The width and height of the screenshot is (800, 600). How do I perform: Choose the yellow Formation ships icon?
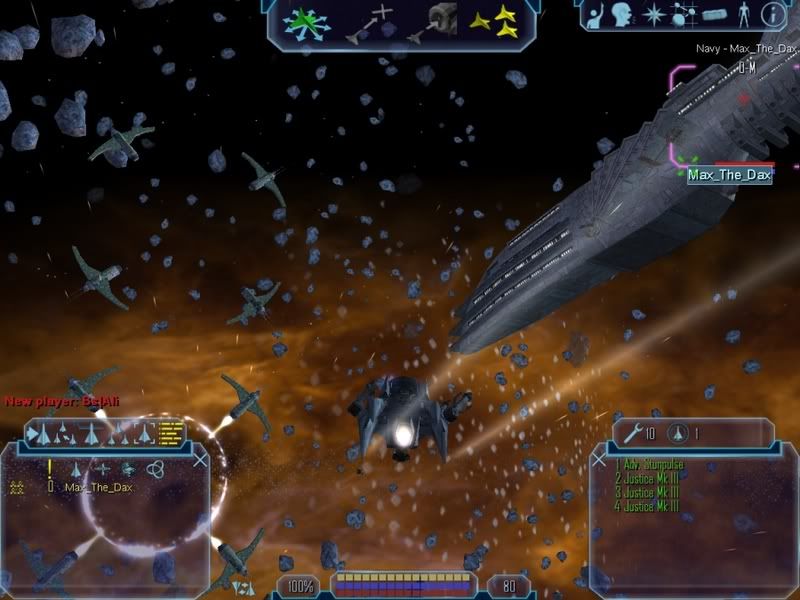coord(493,21)
